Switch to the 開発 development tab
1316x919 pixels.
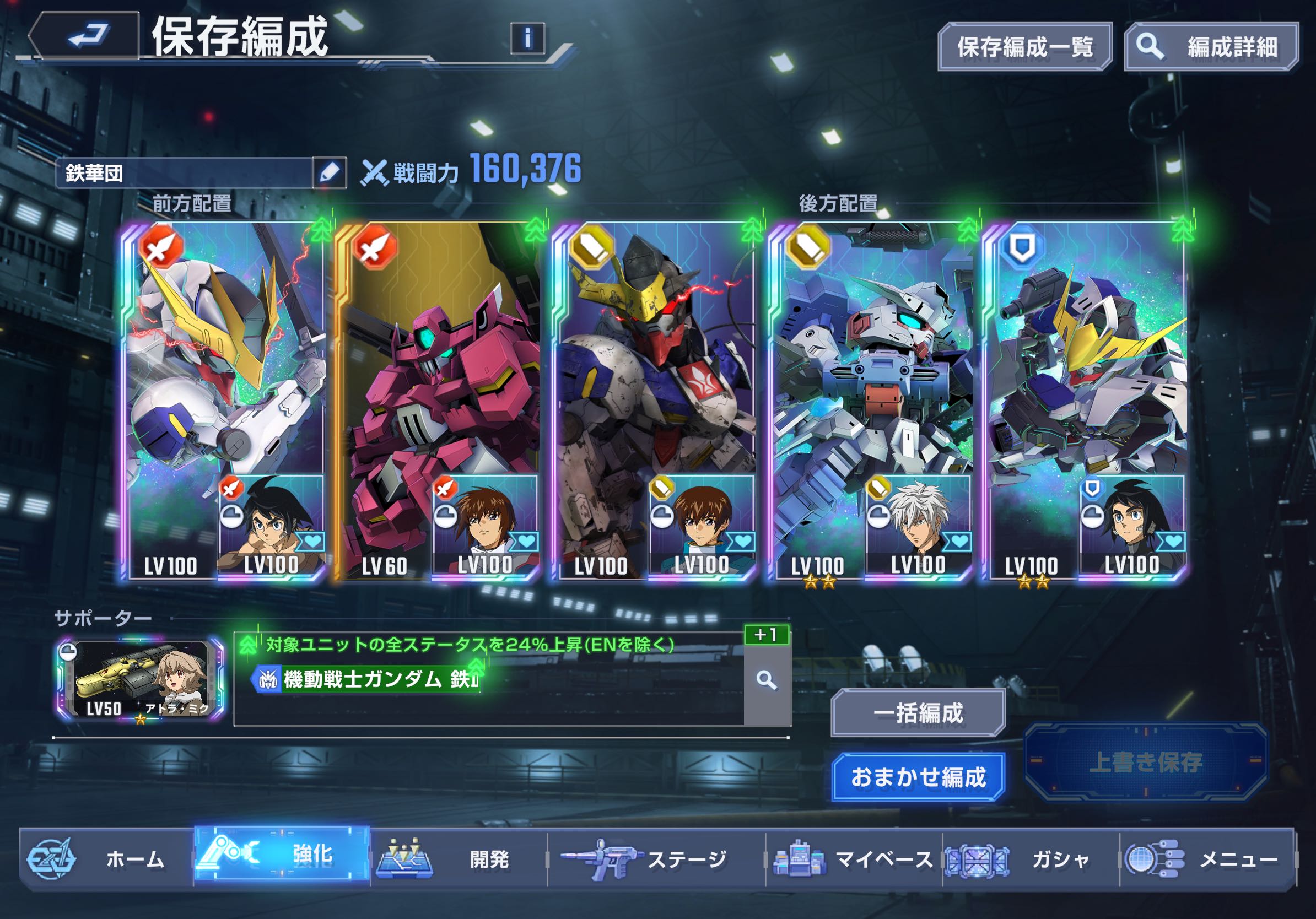click(x=459, y=859)
